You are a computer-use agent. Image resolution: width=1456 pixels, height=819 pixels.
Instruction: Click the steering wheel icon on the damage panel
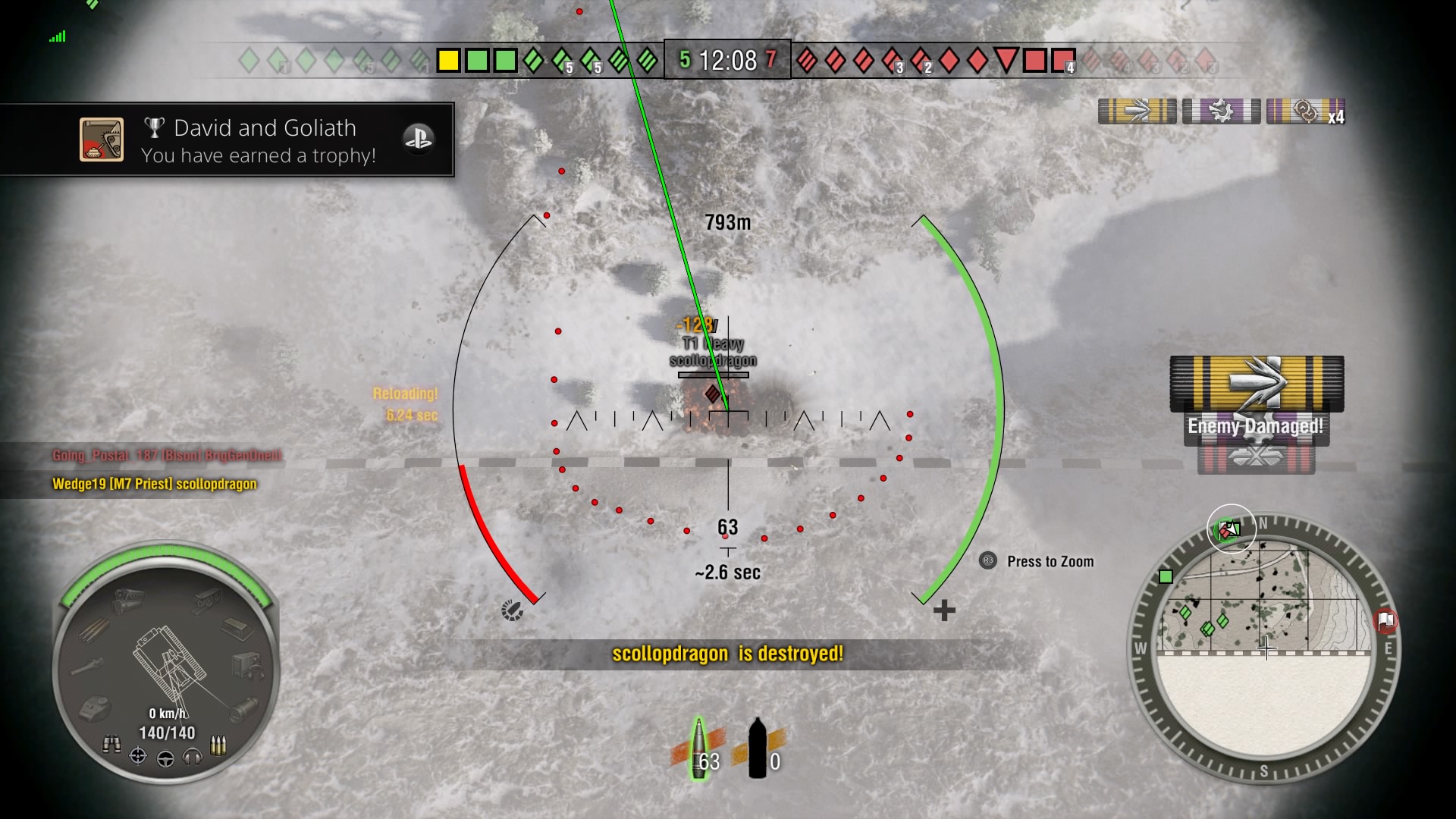[165, 758]
